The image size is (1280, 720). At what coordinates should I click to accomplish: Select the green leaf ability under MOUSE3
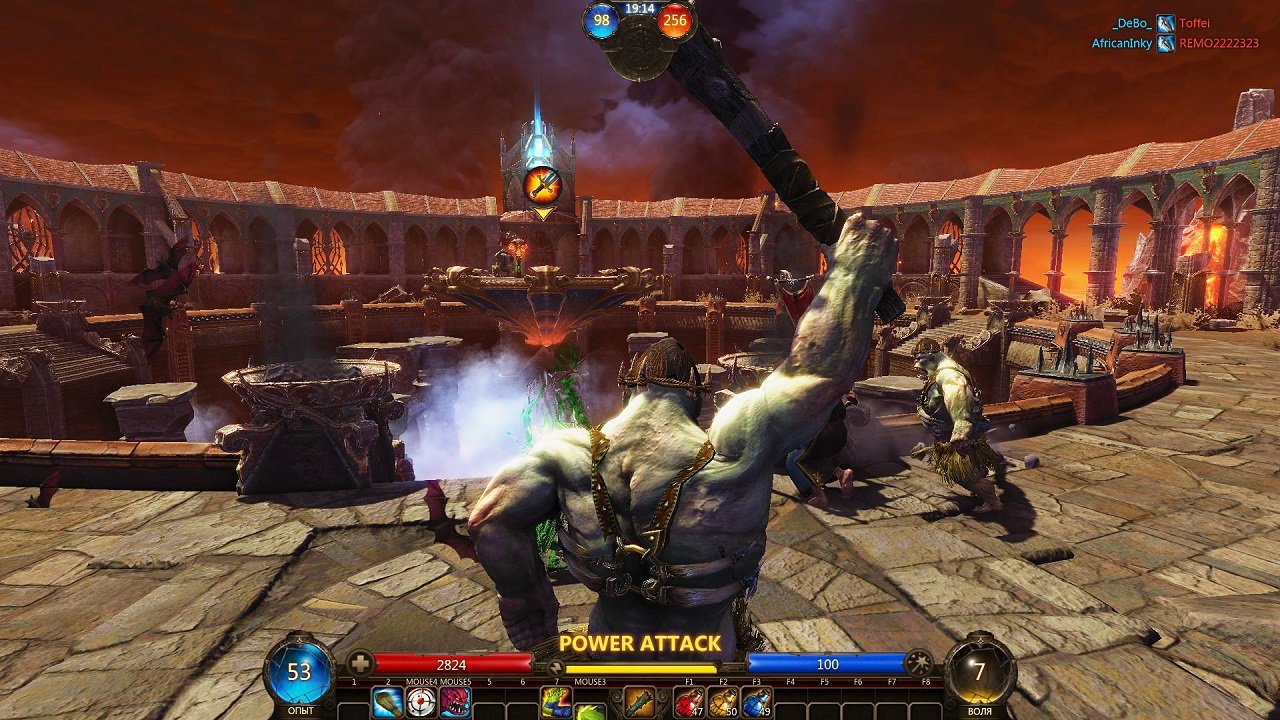click(590, 711)
